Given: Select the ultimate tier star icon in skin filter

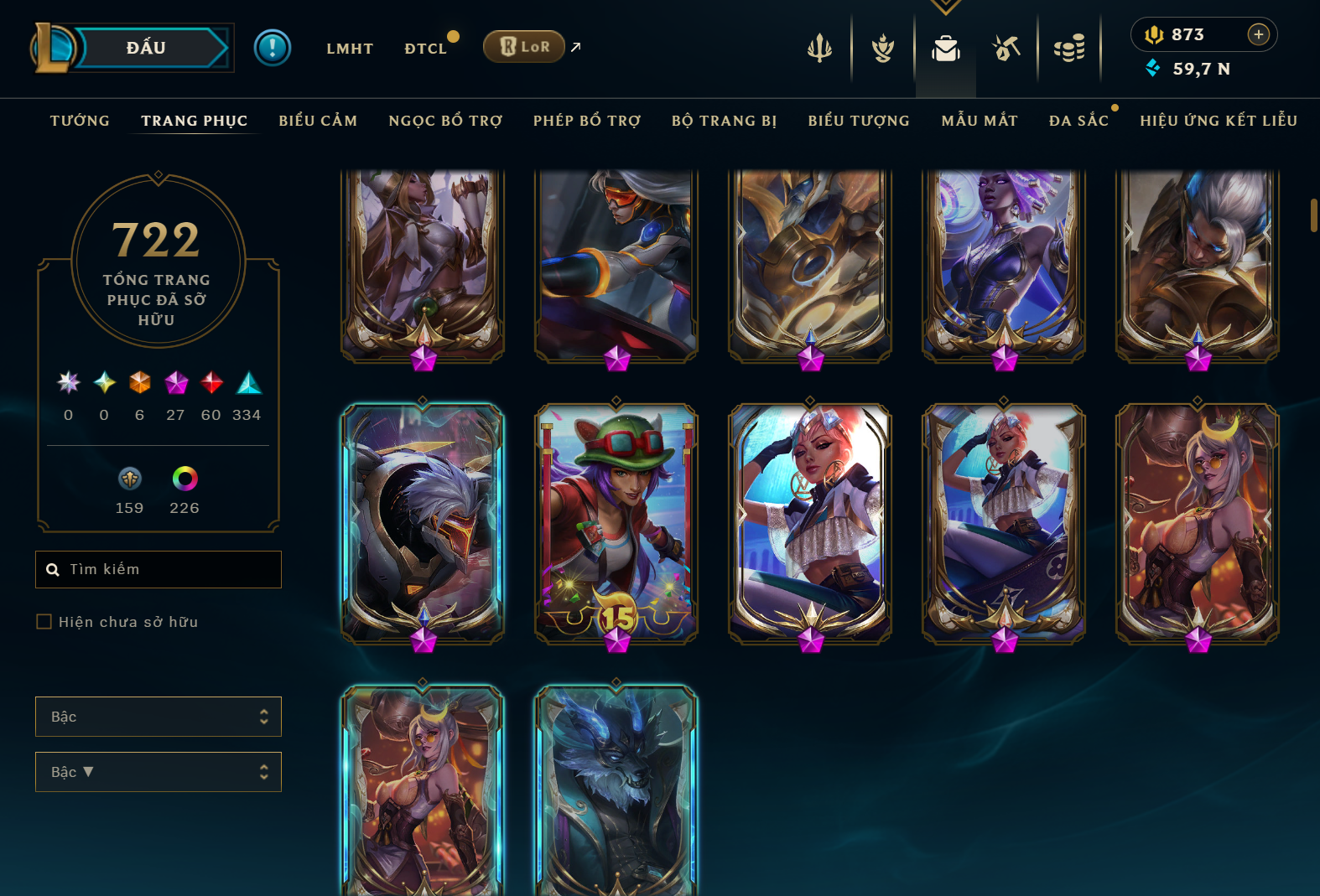Looking at the screenshot, I should point(68,383).
